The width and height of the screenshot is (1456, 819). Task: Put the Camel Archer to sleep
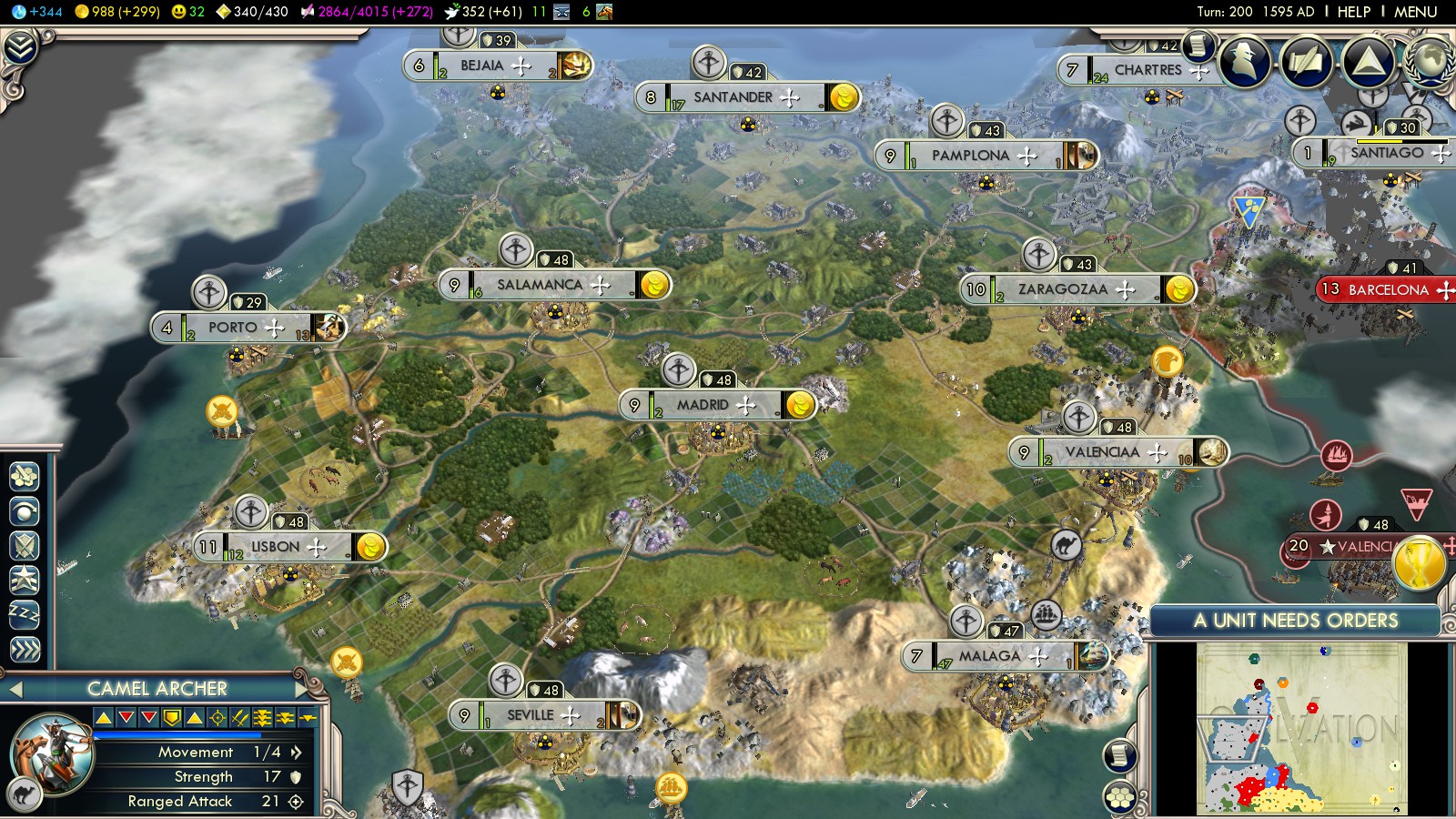[x=25, y=614]
